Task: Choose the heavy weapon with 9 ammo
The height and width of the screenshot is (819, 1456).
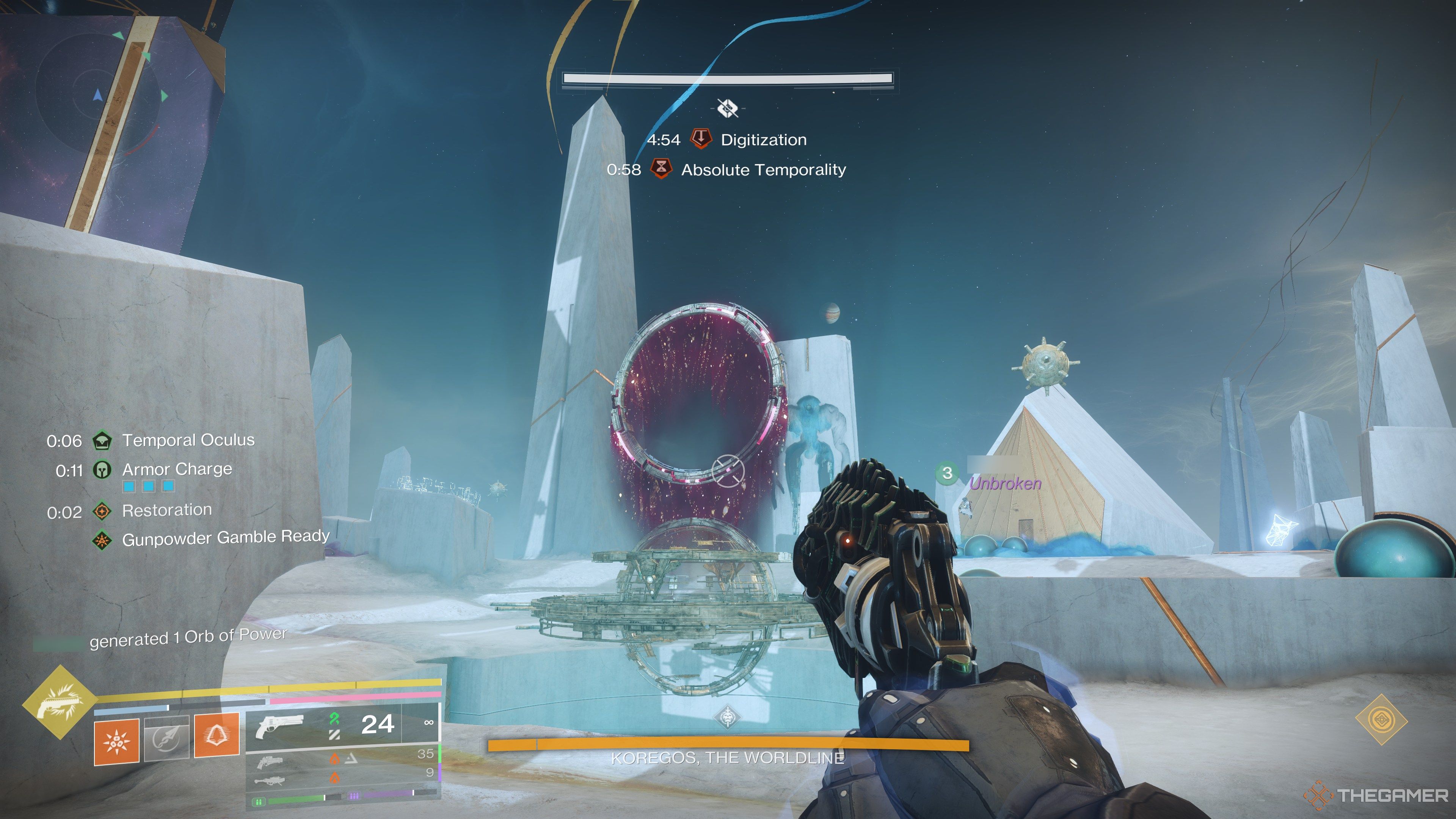Action: click(270, 781)
